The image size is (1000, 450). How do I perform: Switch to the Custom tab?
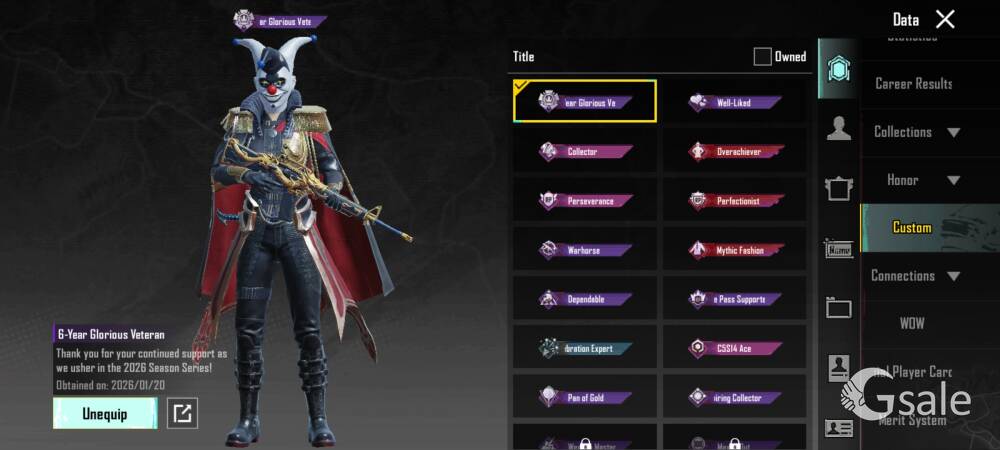pyautogui.click(x=912, y=228)
